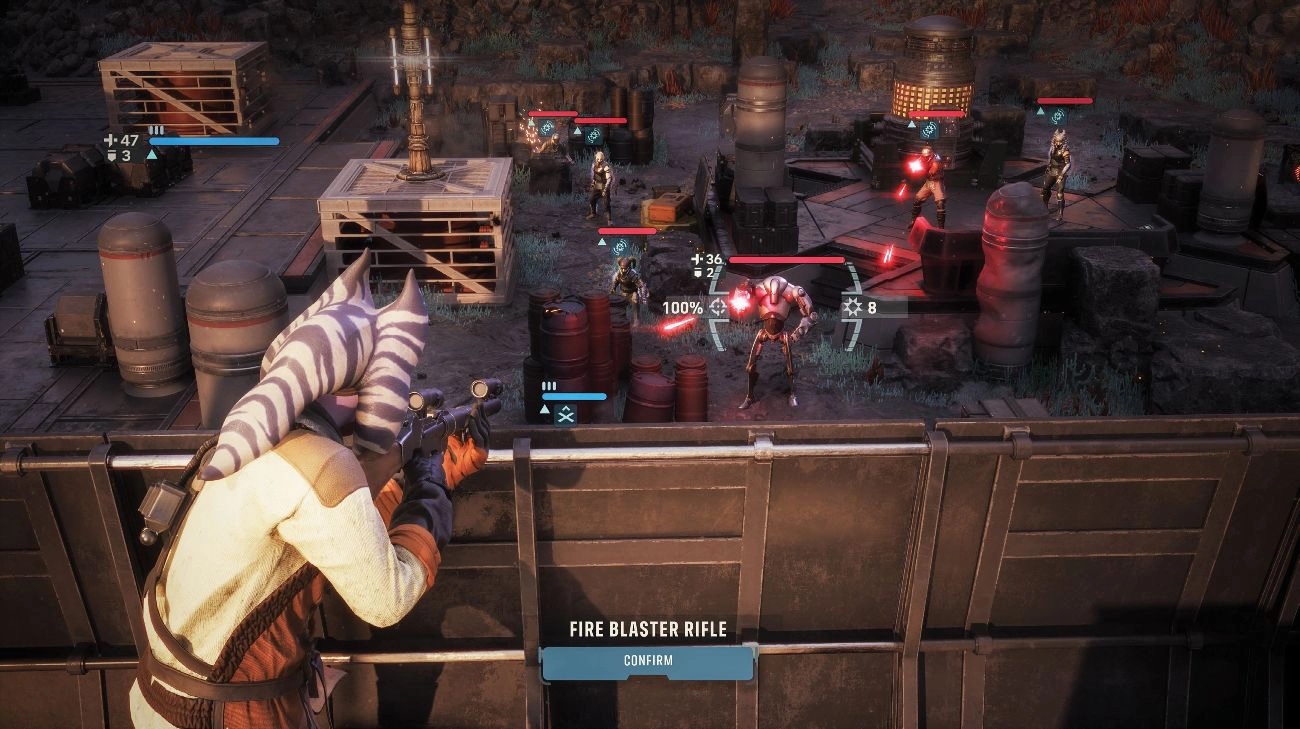The height and width of the screenshot is (729, 1300).
Task: Select the battle droid inside the targeting reticle
Action: pyautogui.click(x=774, y=330)
